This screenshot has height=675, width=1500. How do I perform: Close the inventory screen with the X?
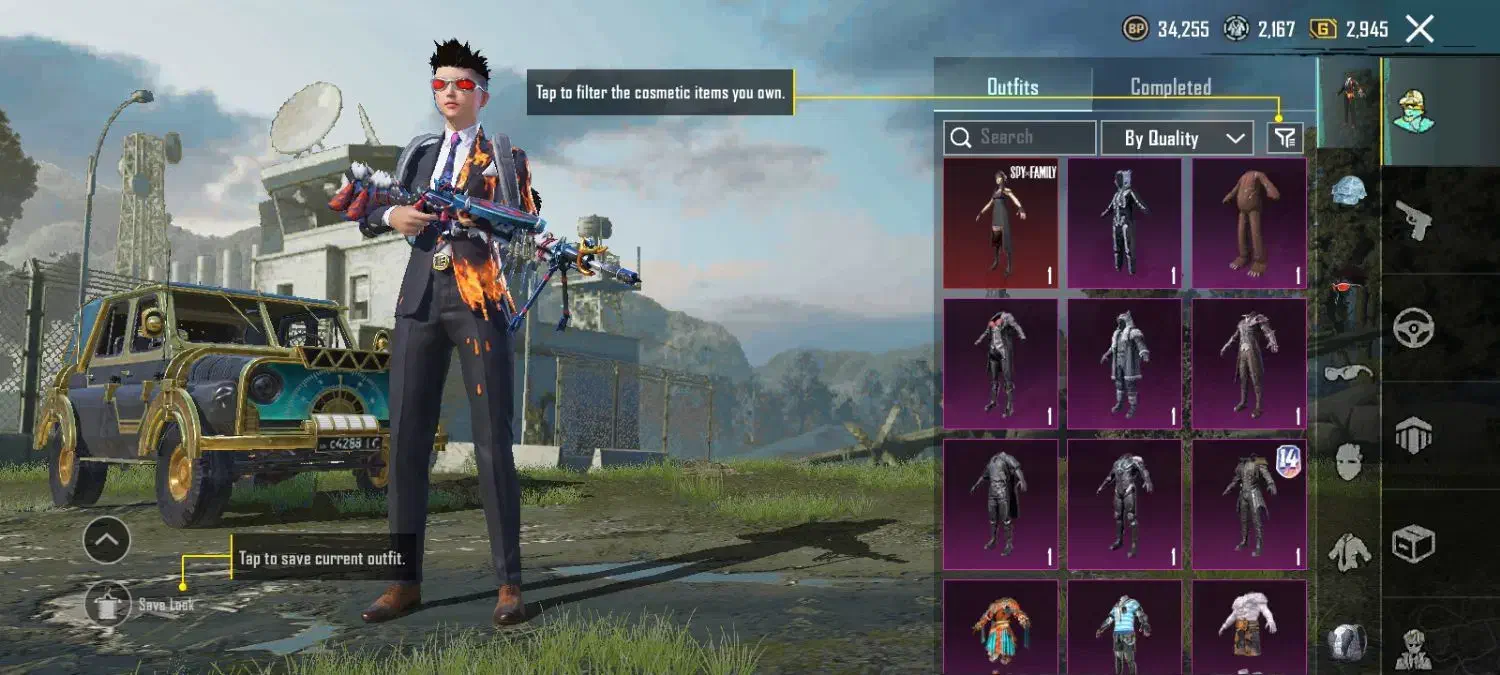coord(1420,29)
